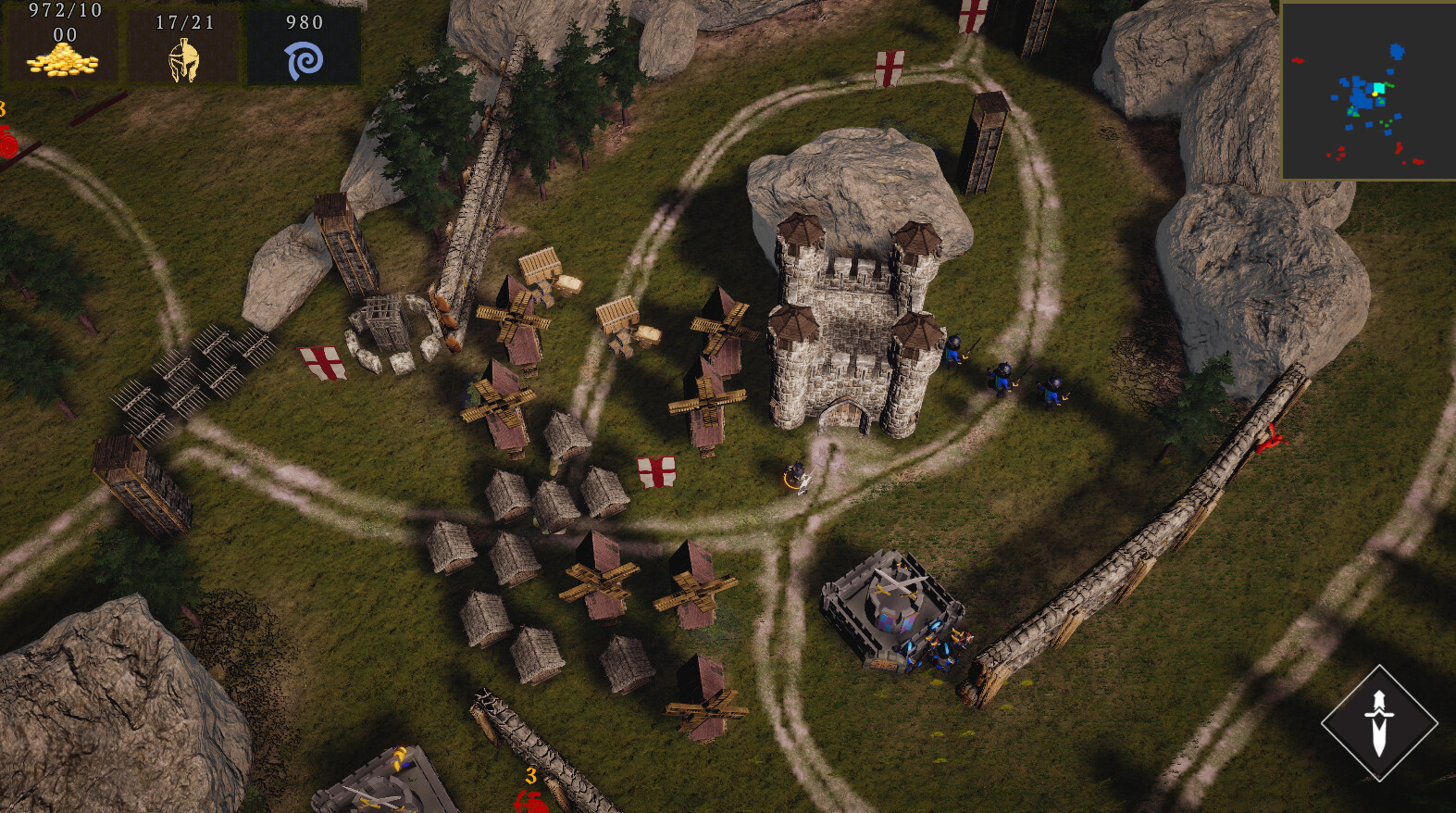Click the blue spiral mana icon
This screenshot has width=1456, height=813.
[305, 61]
